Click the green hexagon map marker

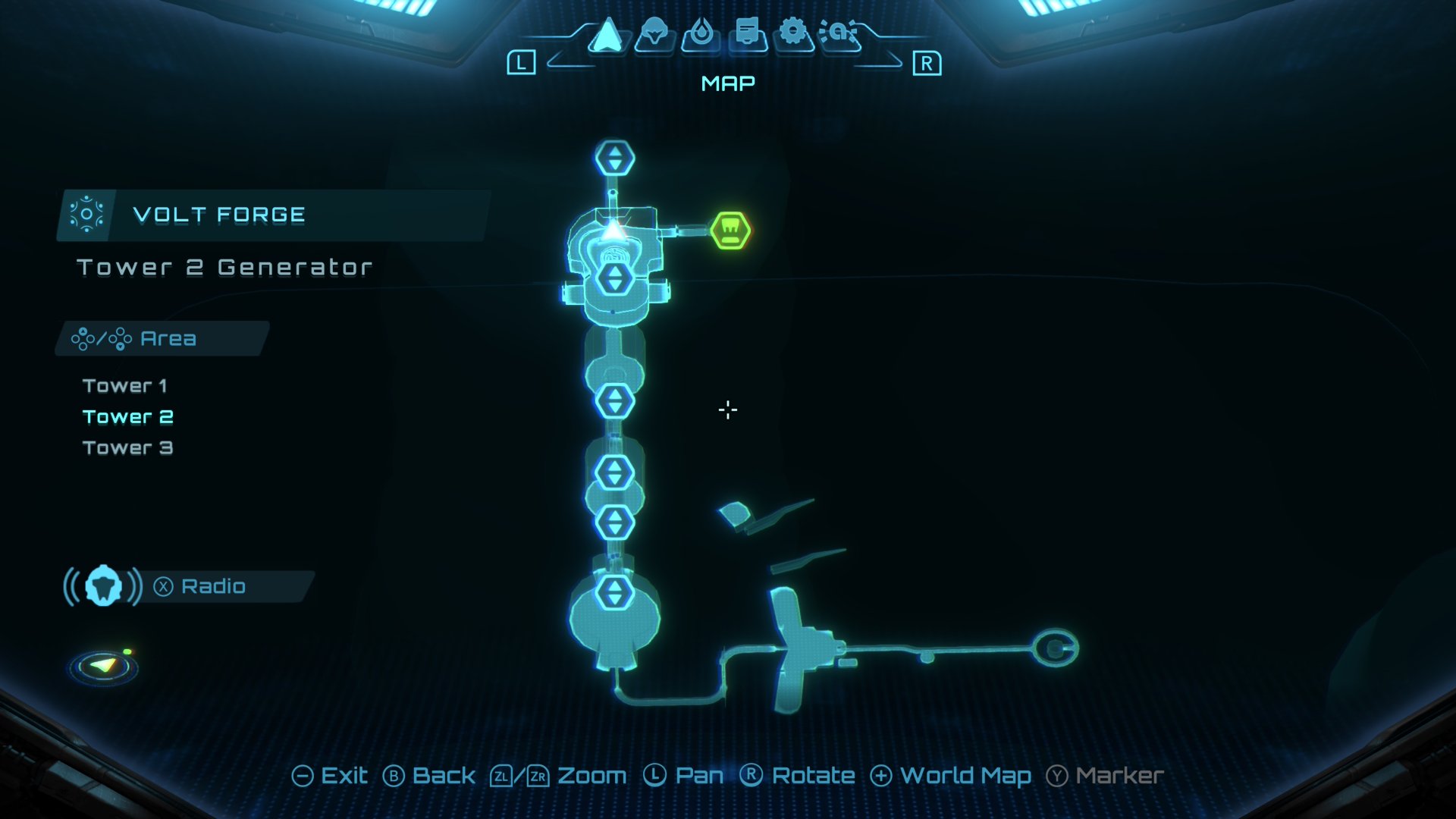coord(730,231)
